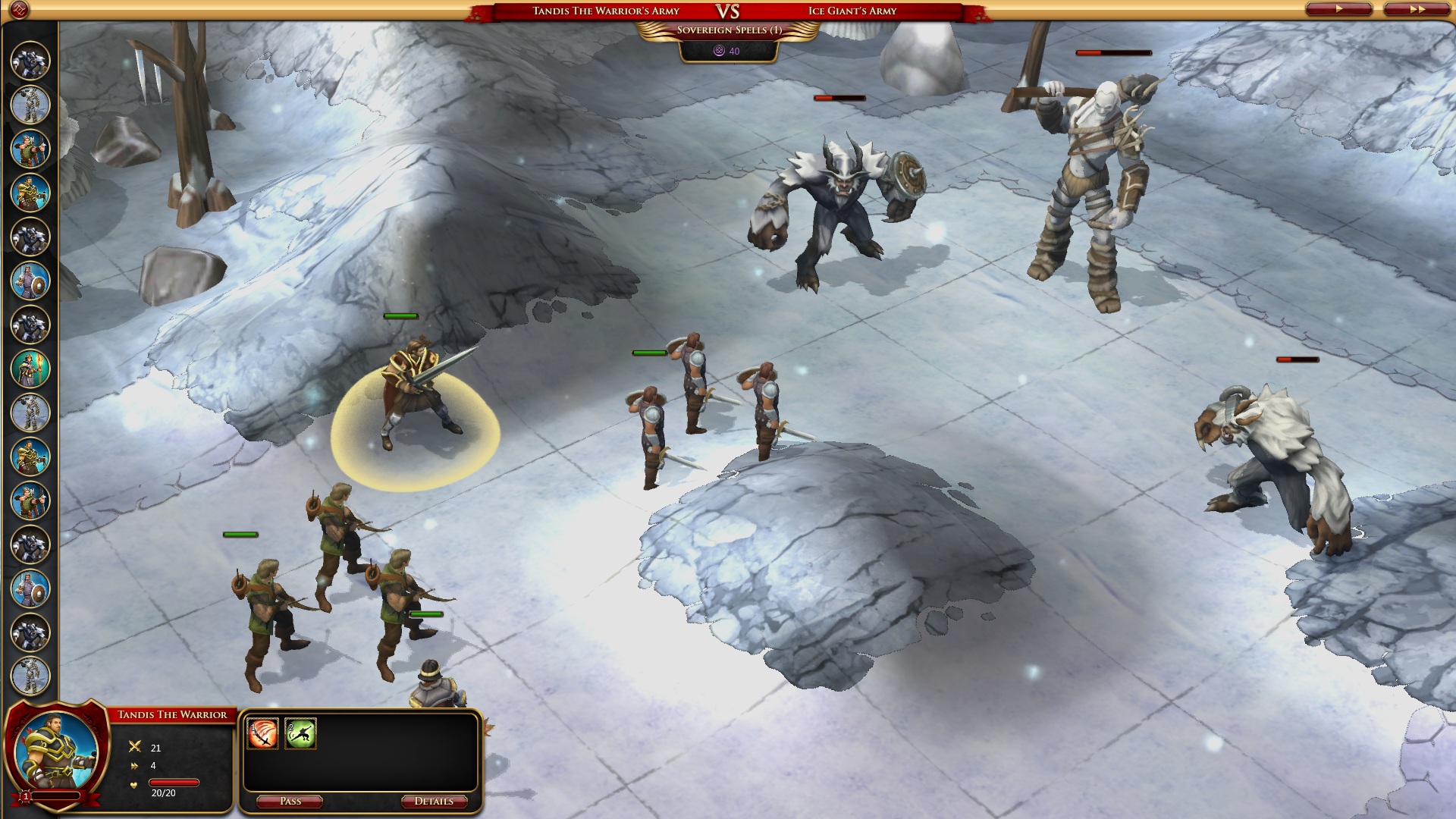
Task: Click the double-arrow fast-forward button
Action: coord(1417,9)
